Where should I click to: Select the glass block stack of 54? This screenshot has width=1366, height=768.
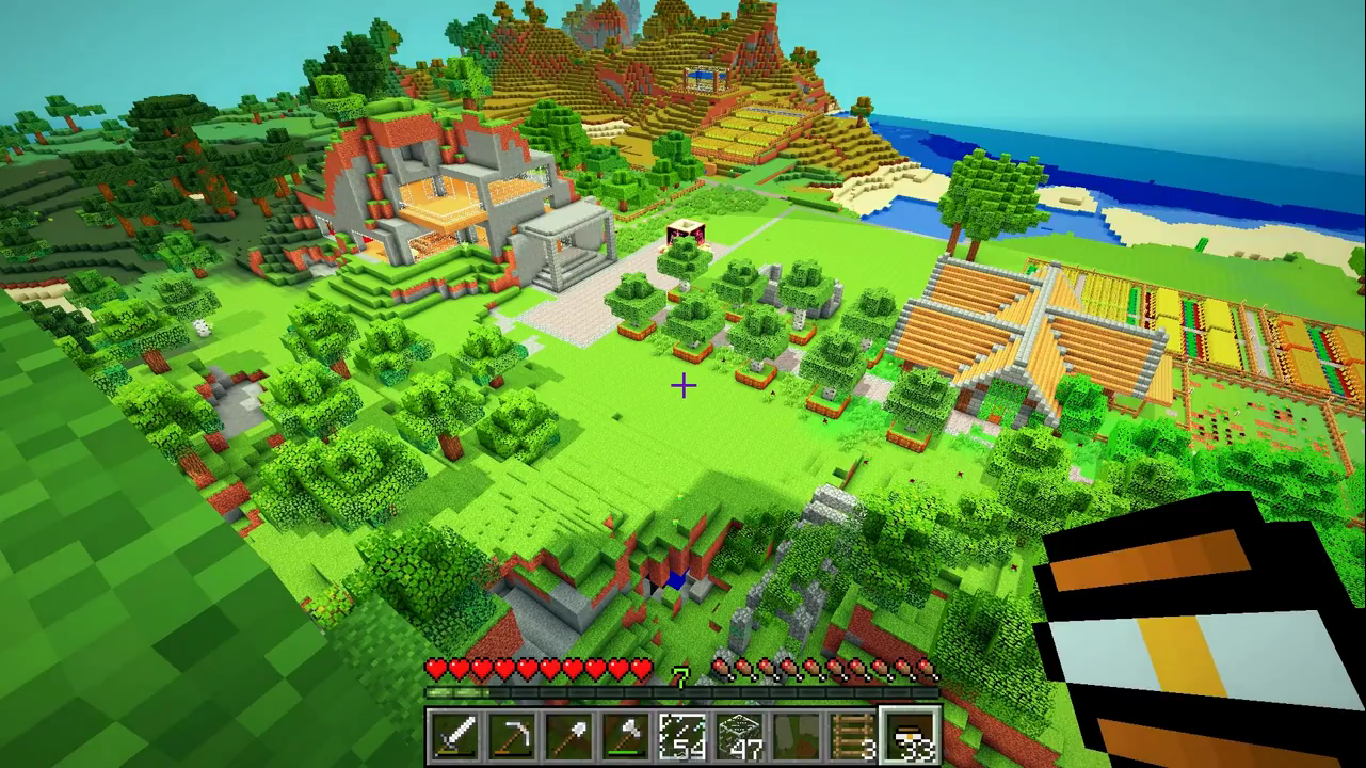[682, 738]
